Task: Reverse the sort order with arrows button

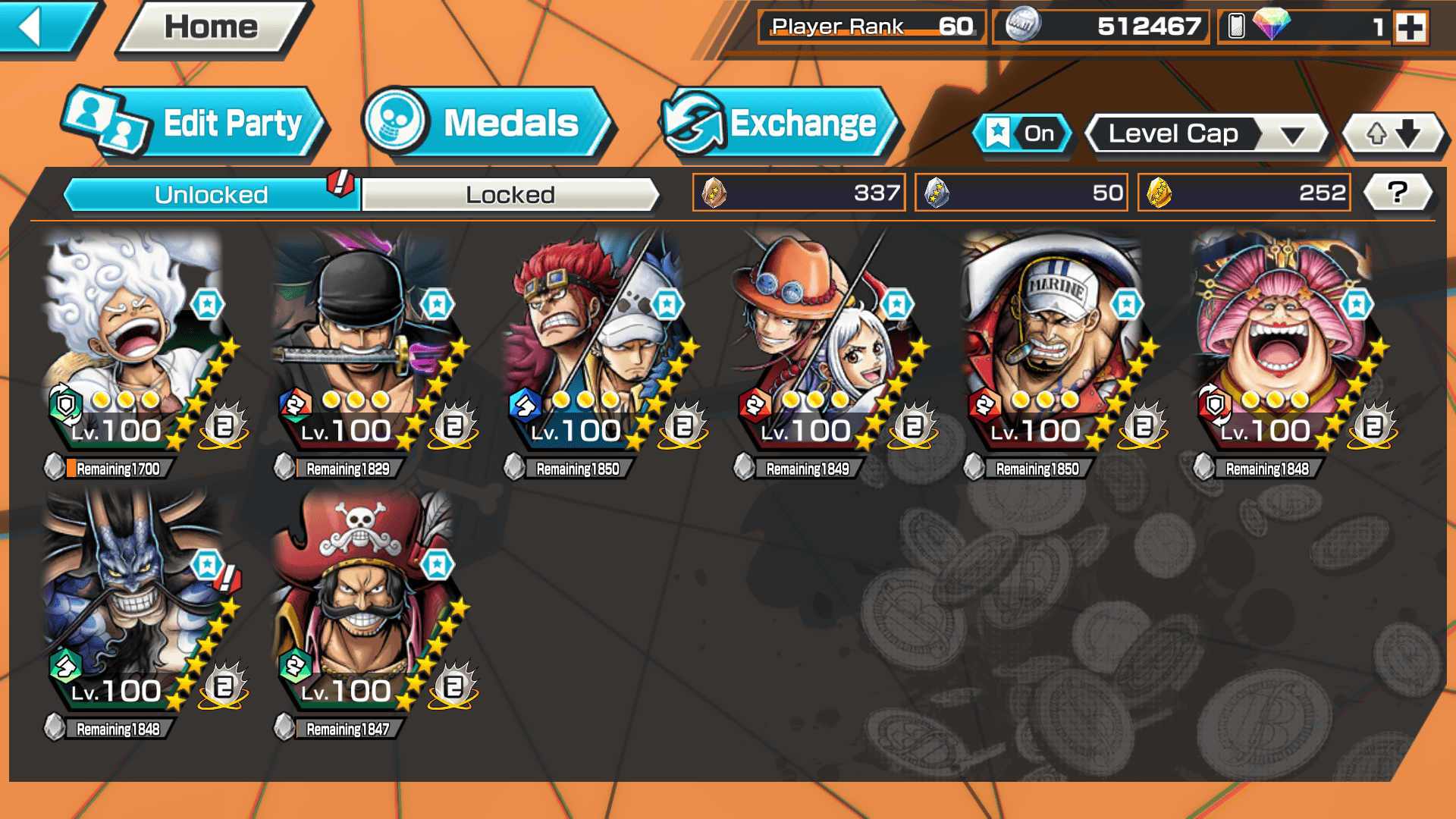Action: pyautogui.click(x=1393, y=134)
